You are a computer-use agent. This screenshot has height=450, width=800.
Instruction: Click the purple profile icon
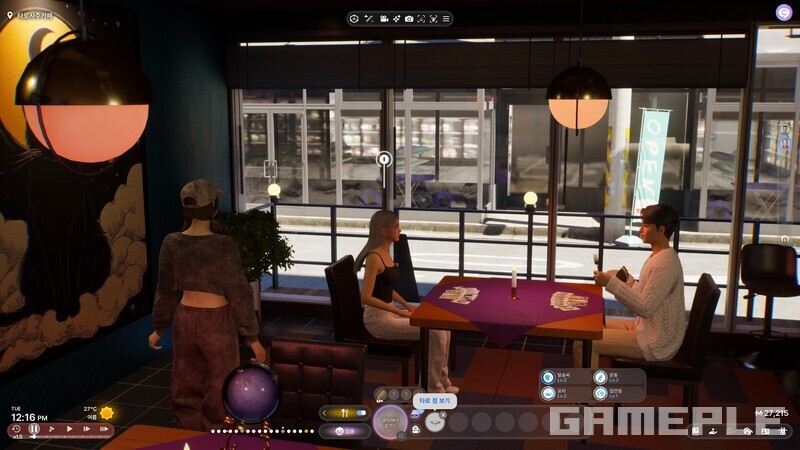[x=783, y=12]
